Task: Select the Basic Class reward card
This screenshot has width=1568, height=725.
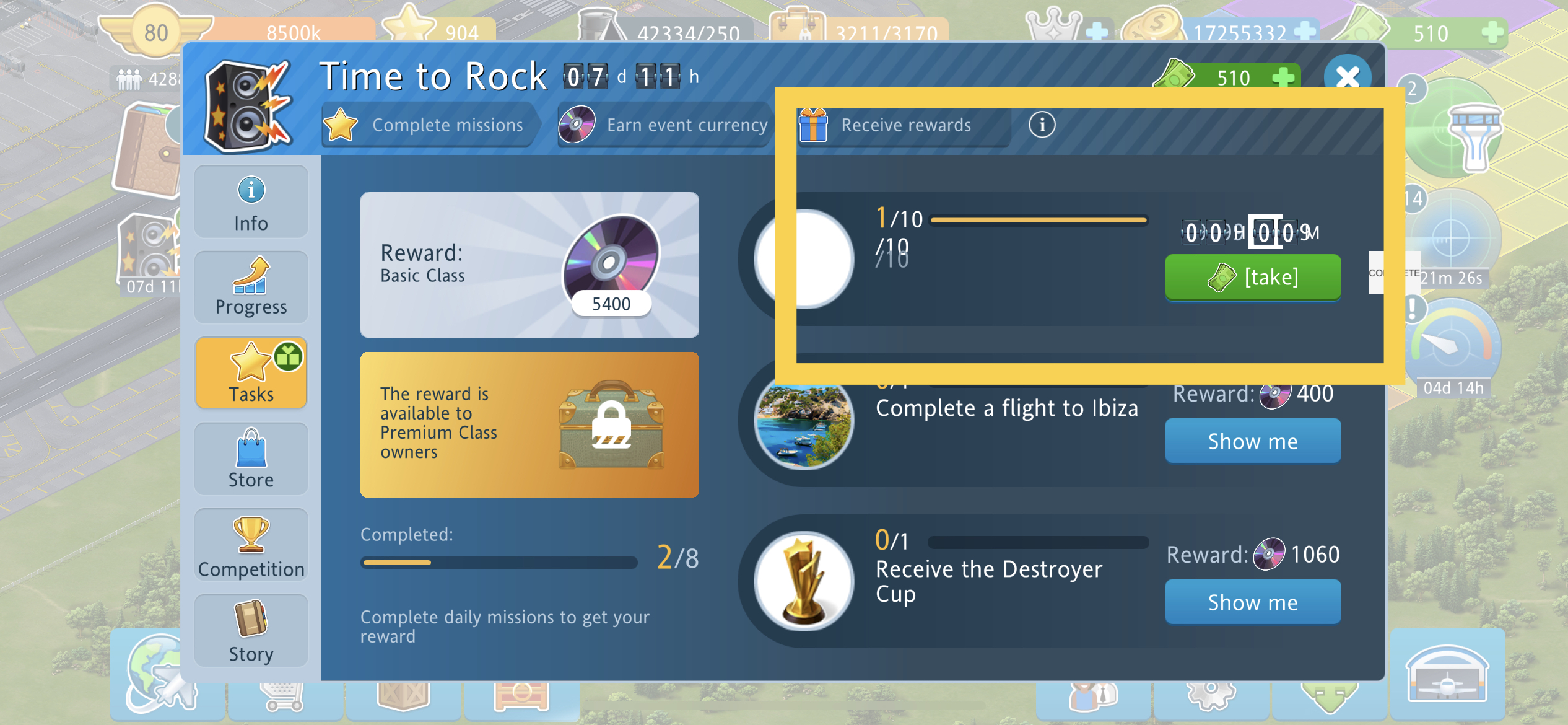Action: [x=529, y=265]
